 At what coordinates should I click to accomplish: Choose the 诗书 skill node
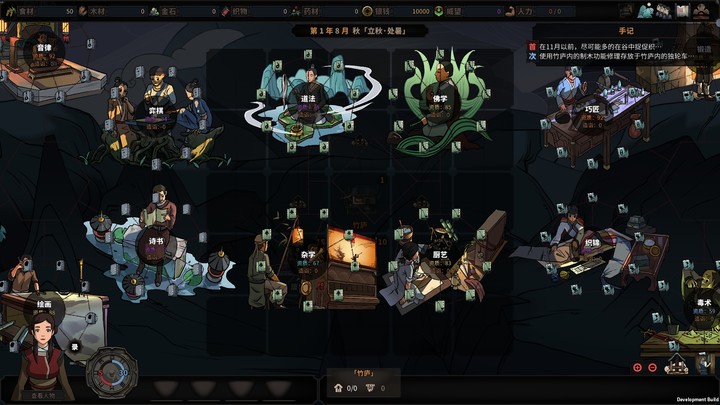[x=155, y=241]
